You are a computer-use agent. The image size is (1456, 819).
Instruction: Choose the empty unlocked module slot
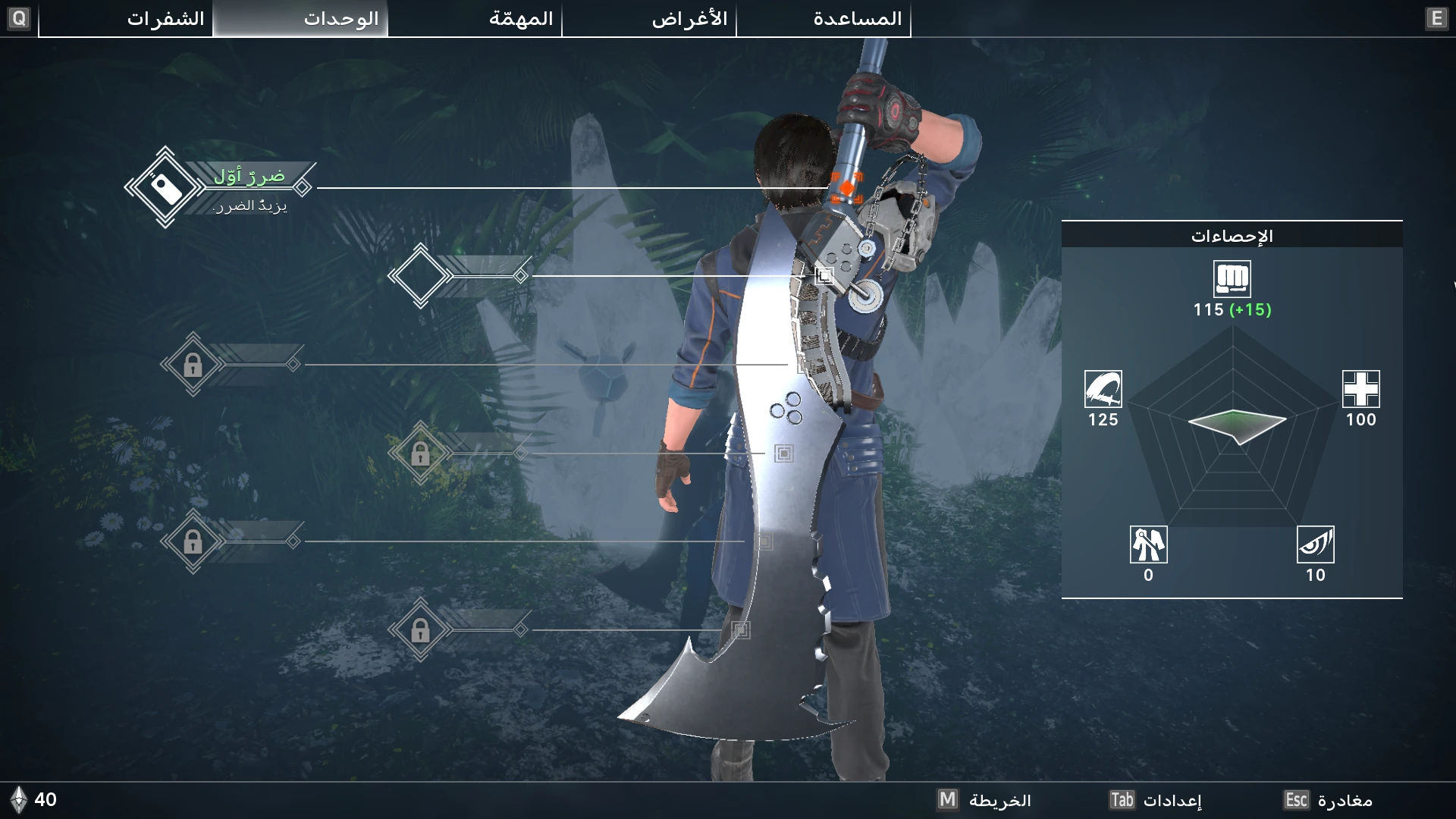[x=420, y=276]
